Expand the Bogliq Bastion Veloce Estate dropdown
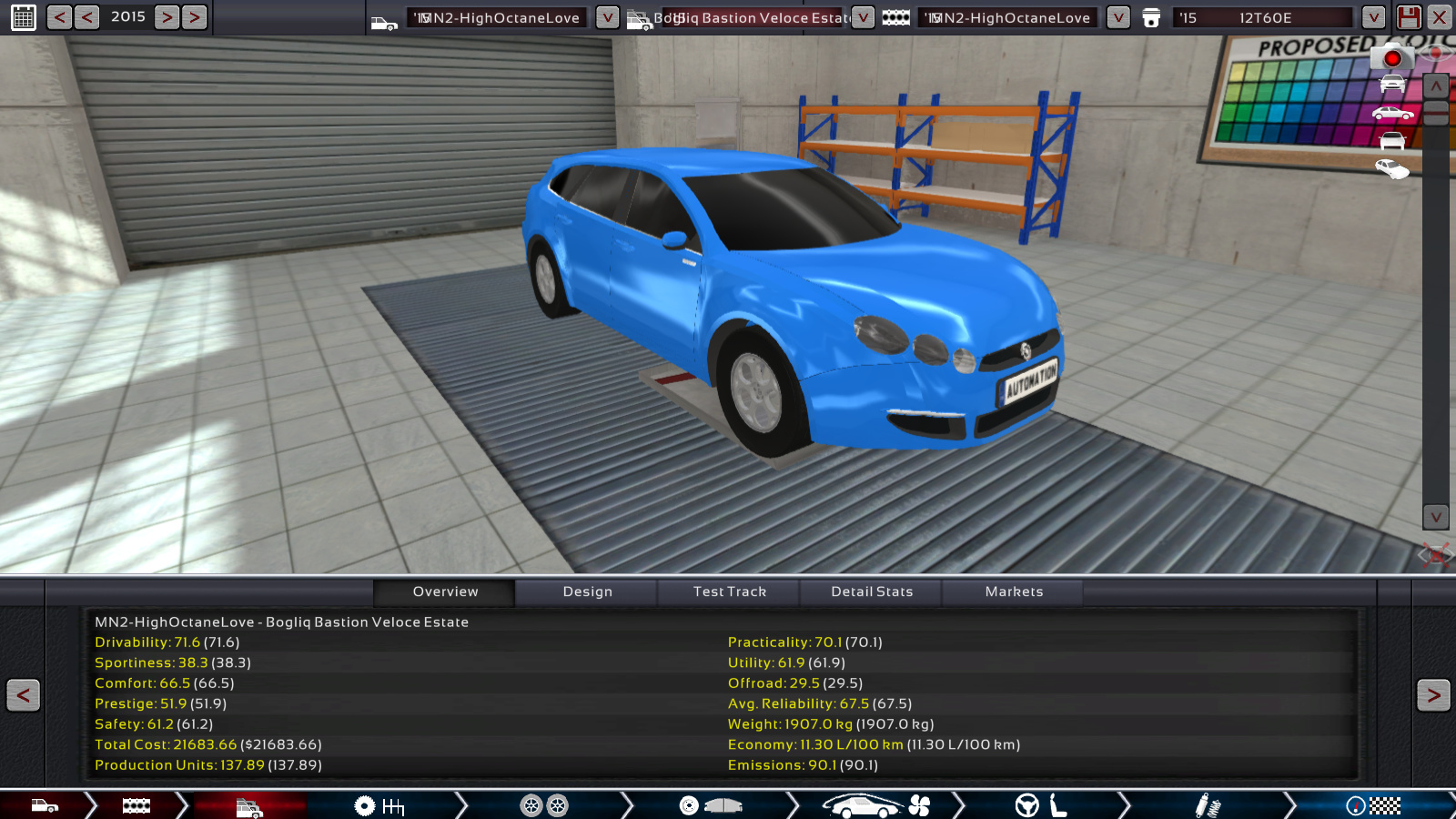This screenshot has width=1456, height=819. click(863, 17)
